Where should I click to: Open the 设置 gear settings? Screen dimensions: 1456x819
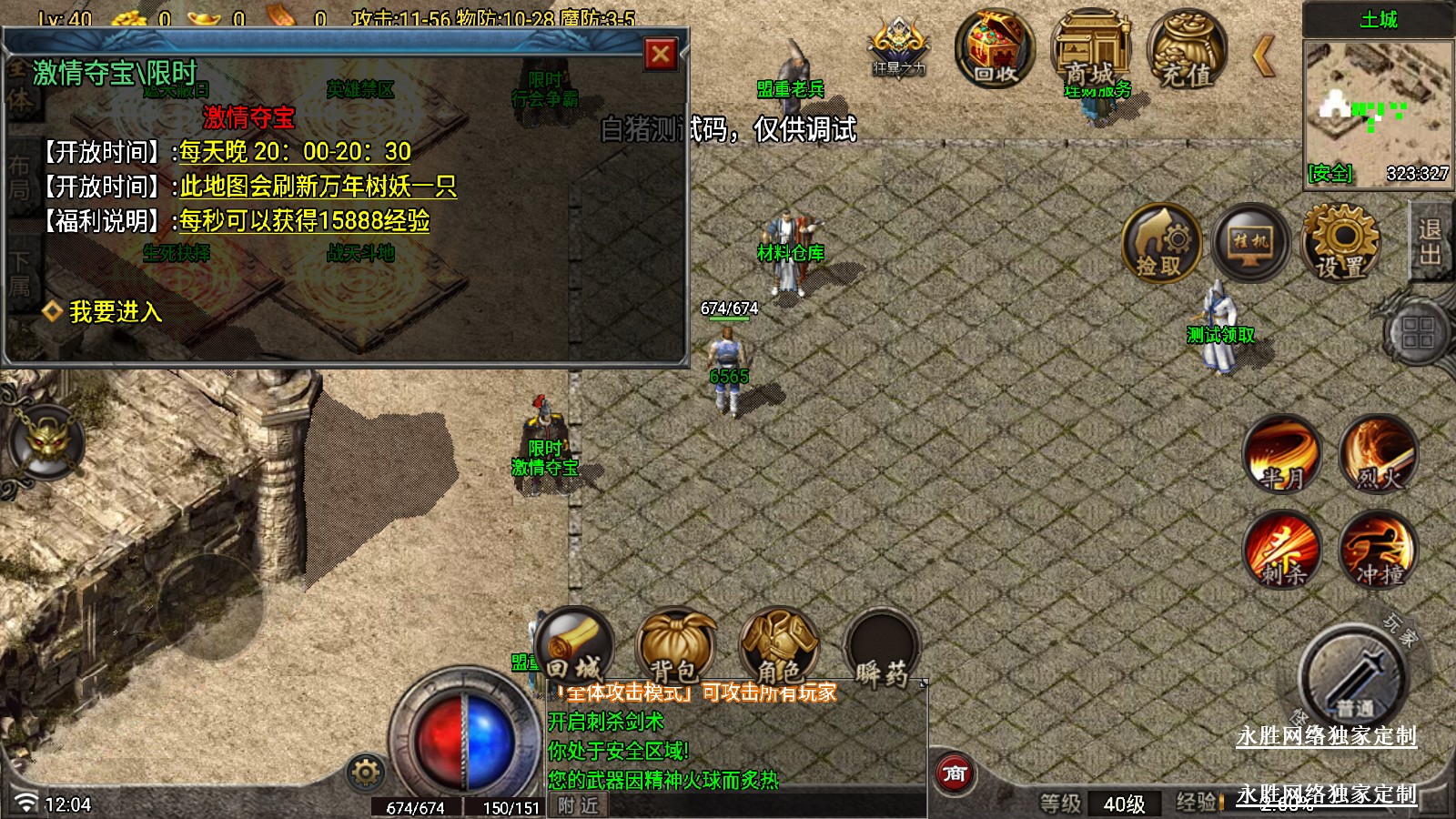(1340, 243)
